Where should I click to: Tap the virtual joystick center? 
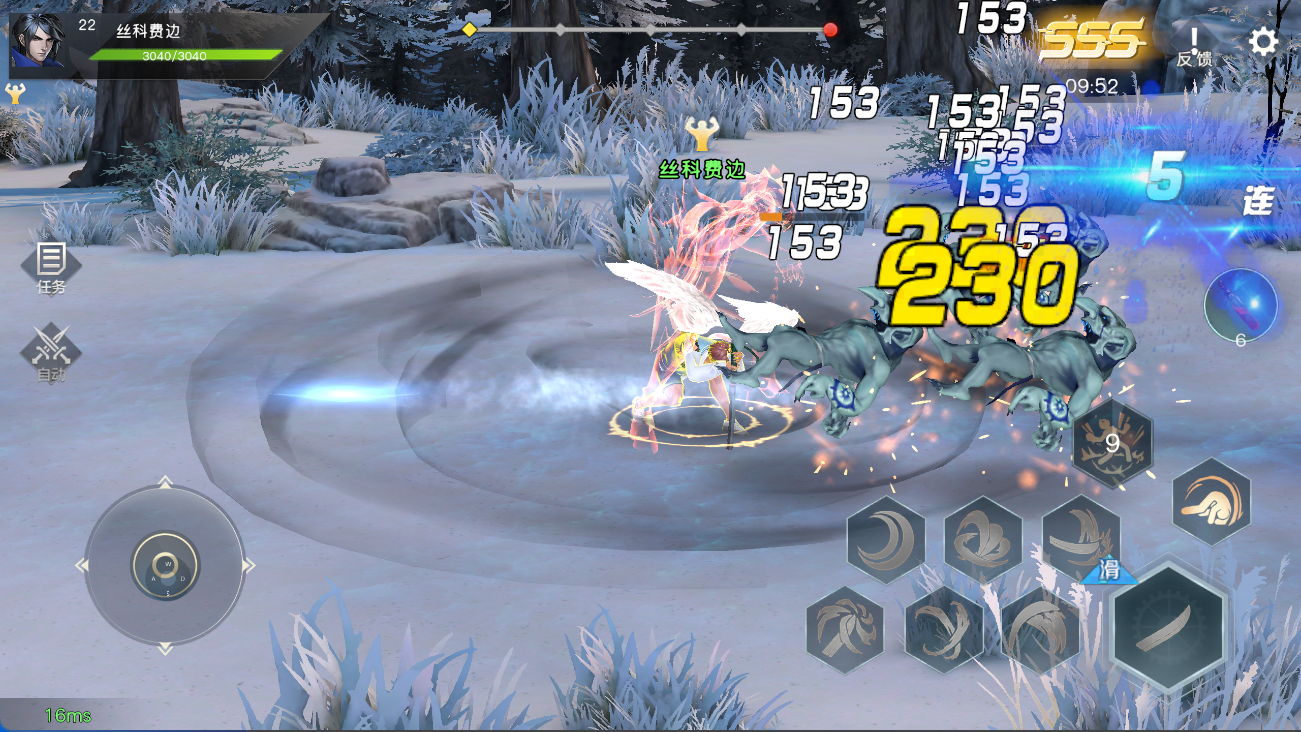[x=165, y=567]
